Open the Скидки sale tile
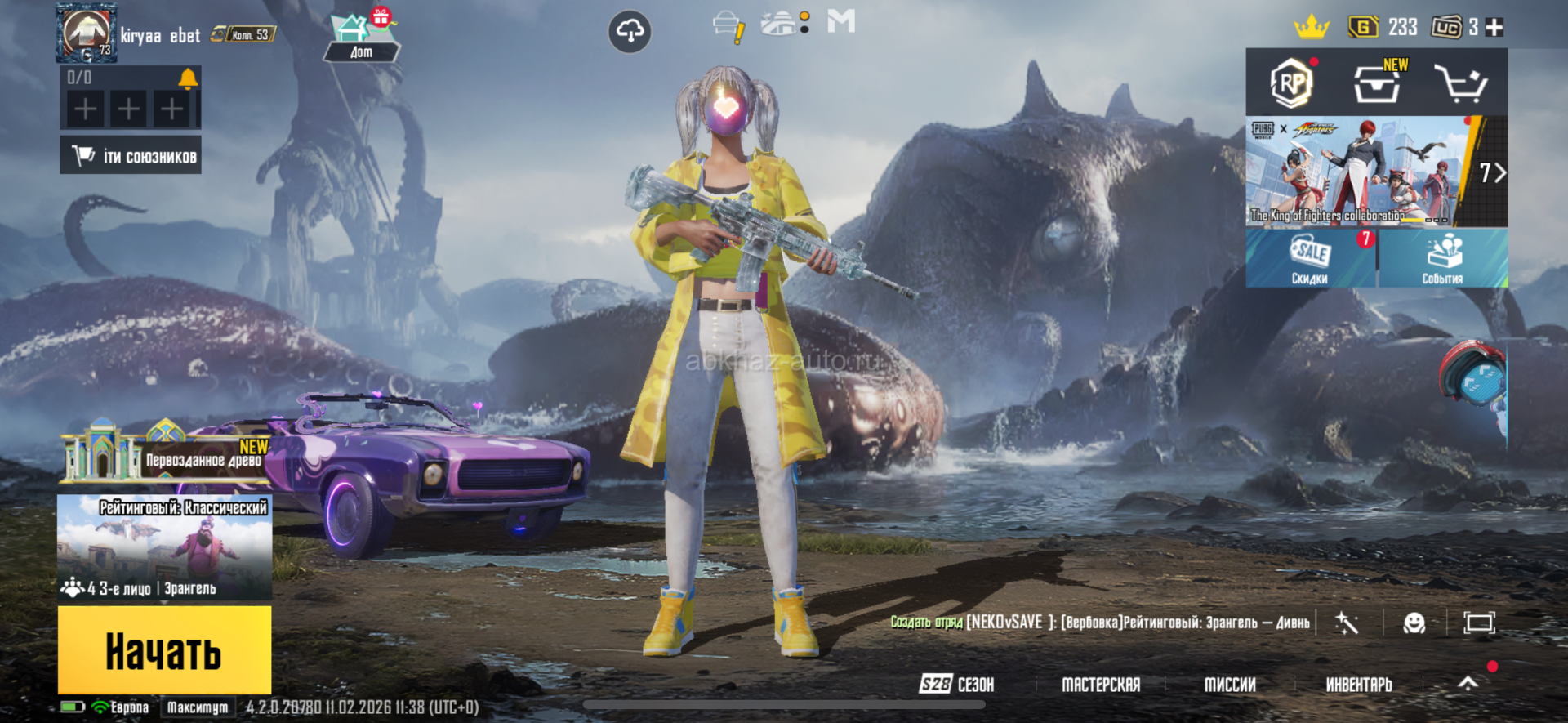Image resolution: width=1568 pixels, height=723 pixels. coord(1310,258)
